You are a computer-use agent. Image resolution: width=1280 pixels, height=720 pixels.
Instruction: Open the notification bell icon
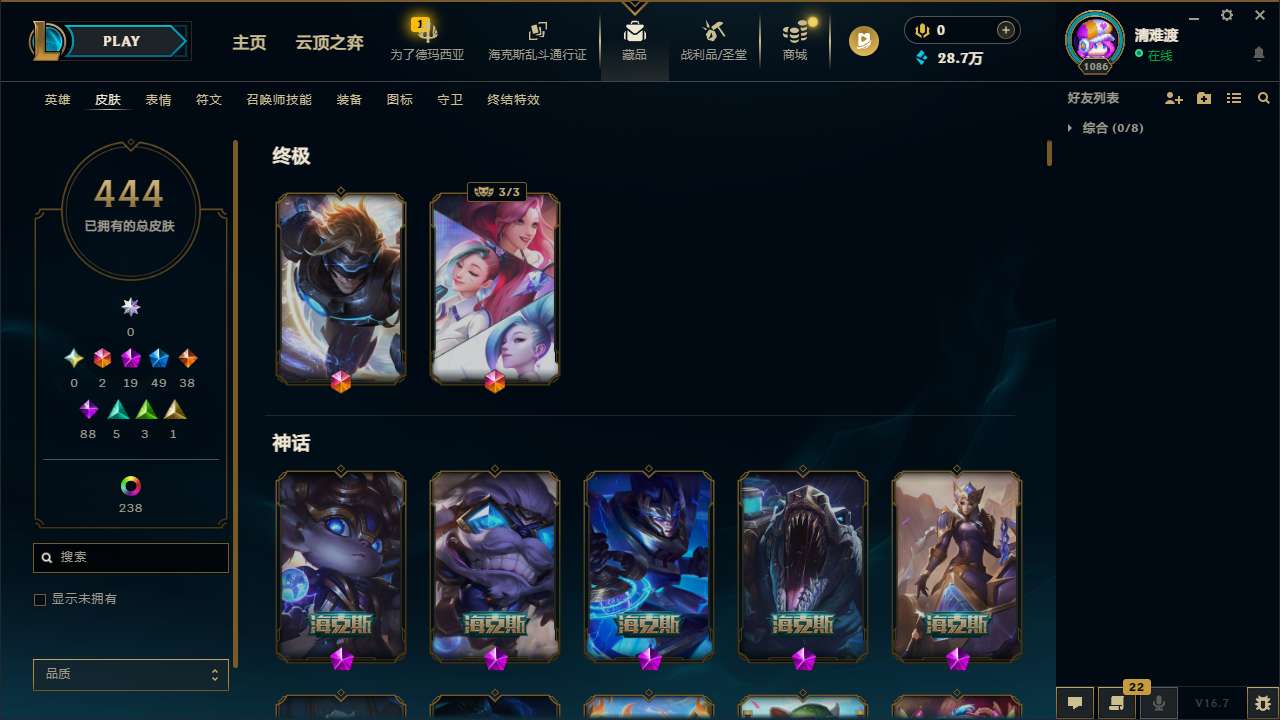click(1258, 57)
